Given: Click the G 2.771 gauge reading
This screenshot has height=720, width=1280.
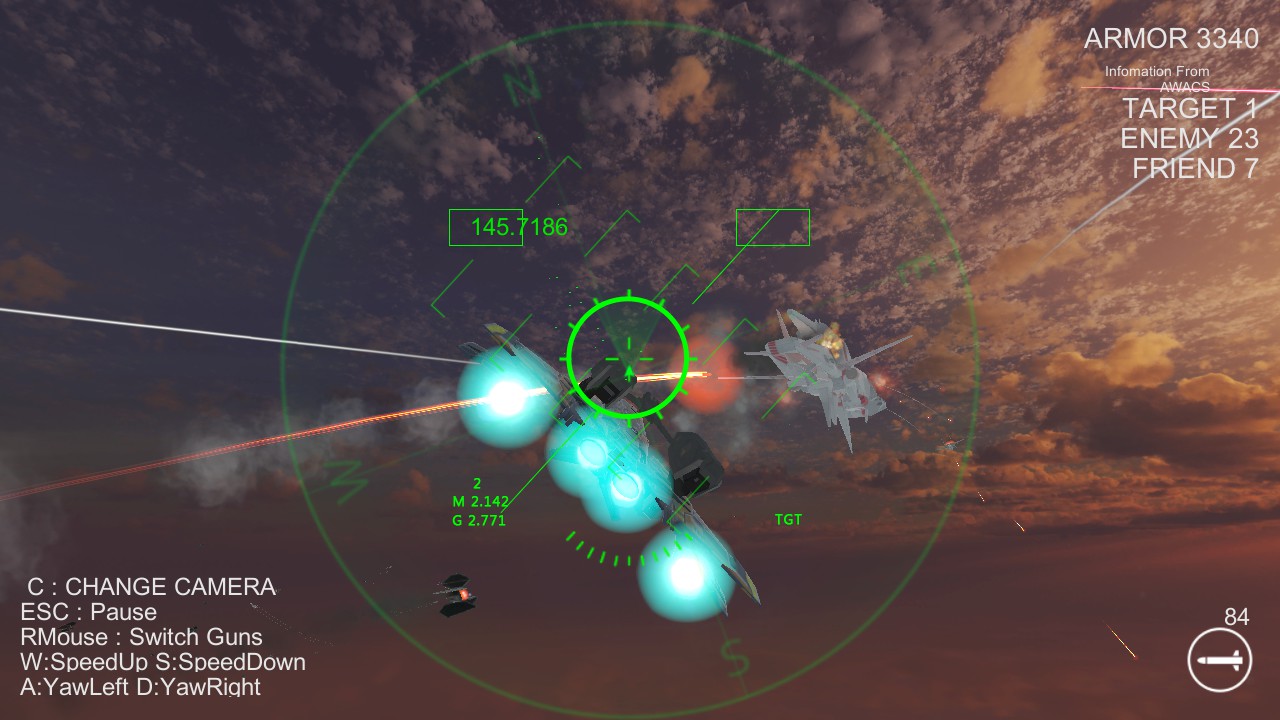Looking at the screenshot, I should [481, 520].
